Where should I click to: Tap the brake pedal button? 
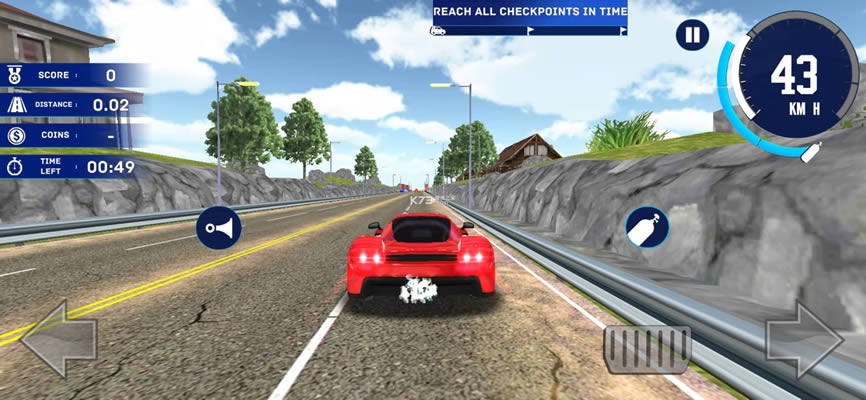646,348
